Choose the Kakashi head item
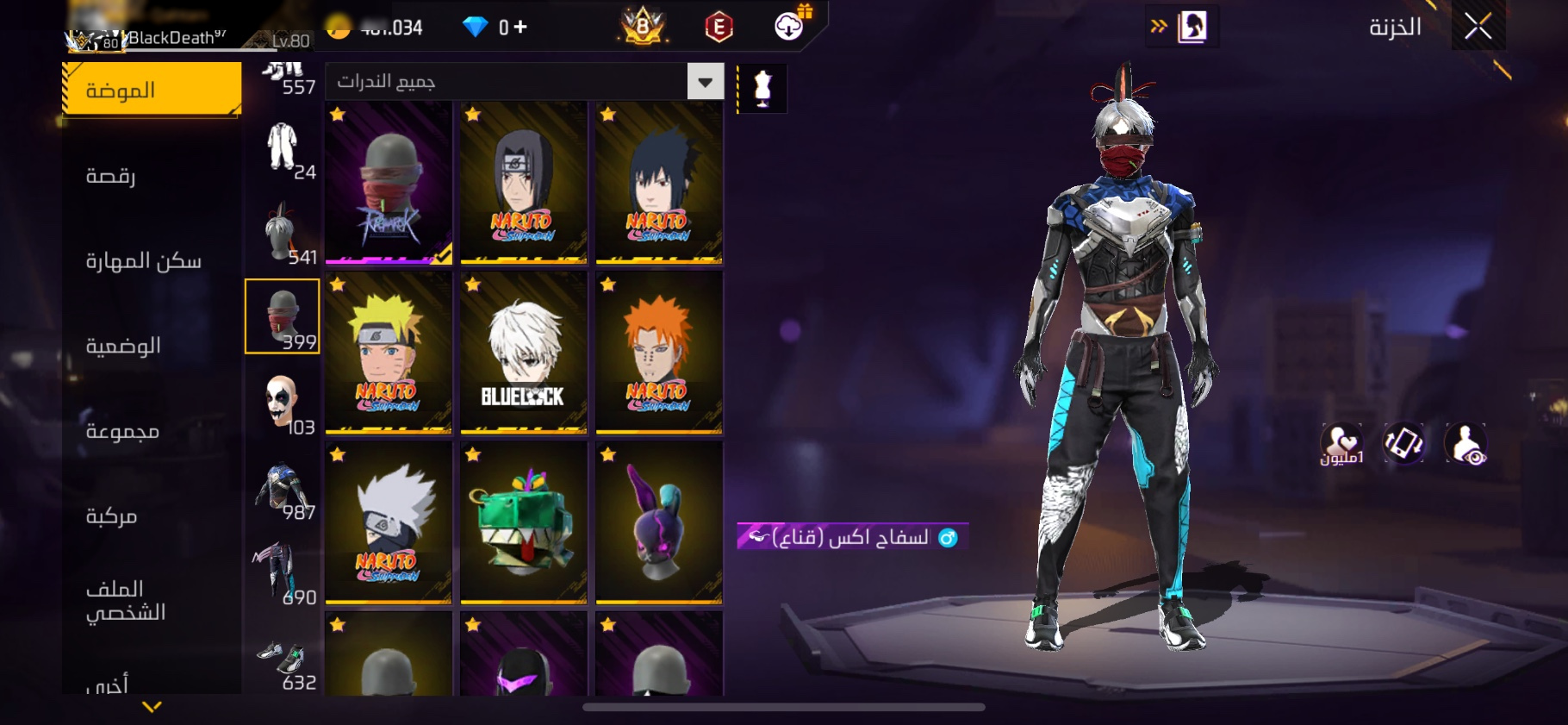This screenshot has height=725, width=1568. point(389,522)
